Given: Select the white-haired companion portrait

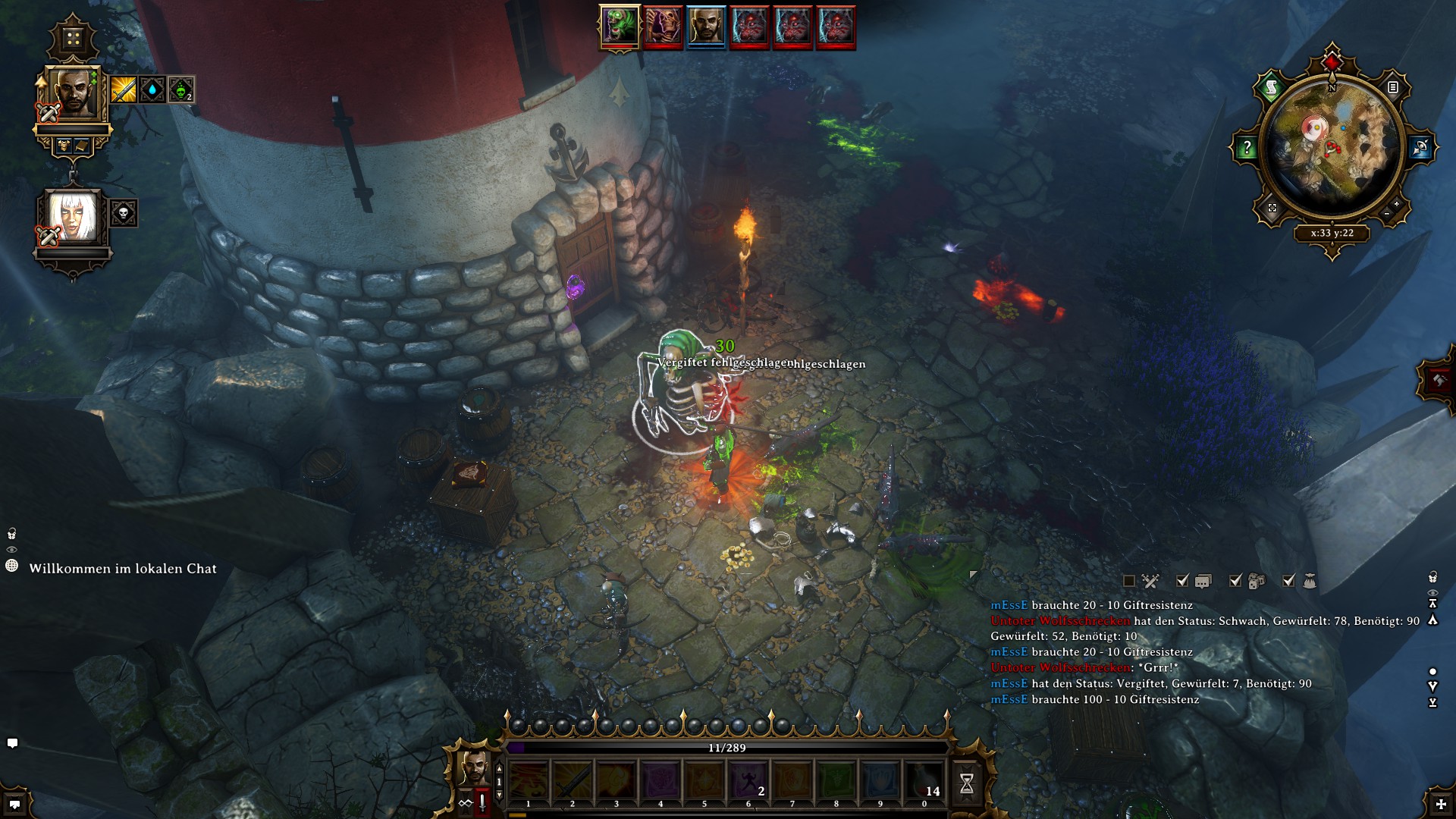Looking at the screenshot, I should [73, 216].
